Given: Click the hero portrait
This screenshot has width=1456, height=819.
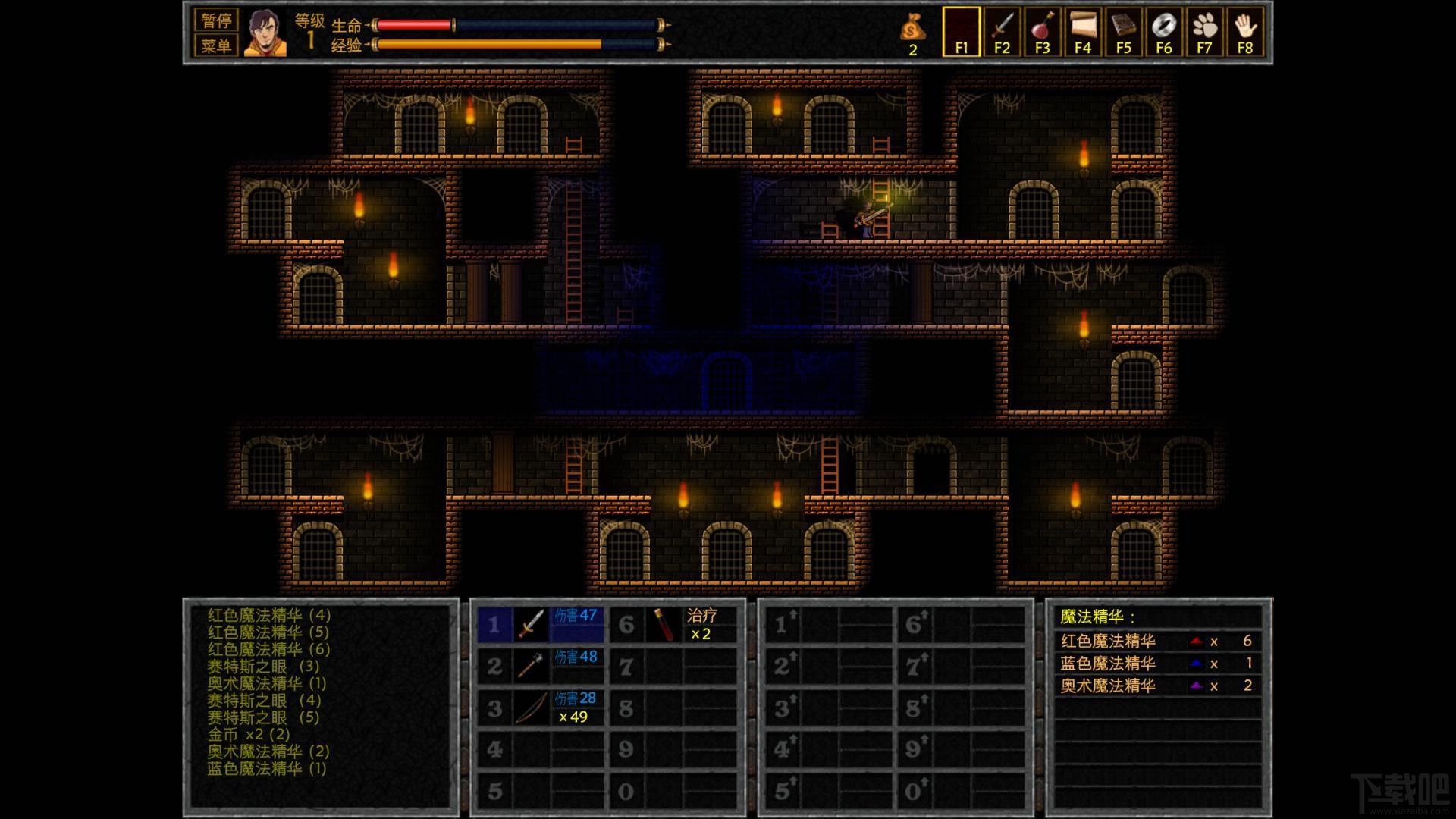Looking at the screenshot, I should point(265,33).
